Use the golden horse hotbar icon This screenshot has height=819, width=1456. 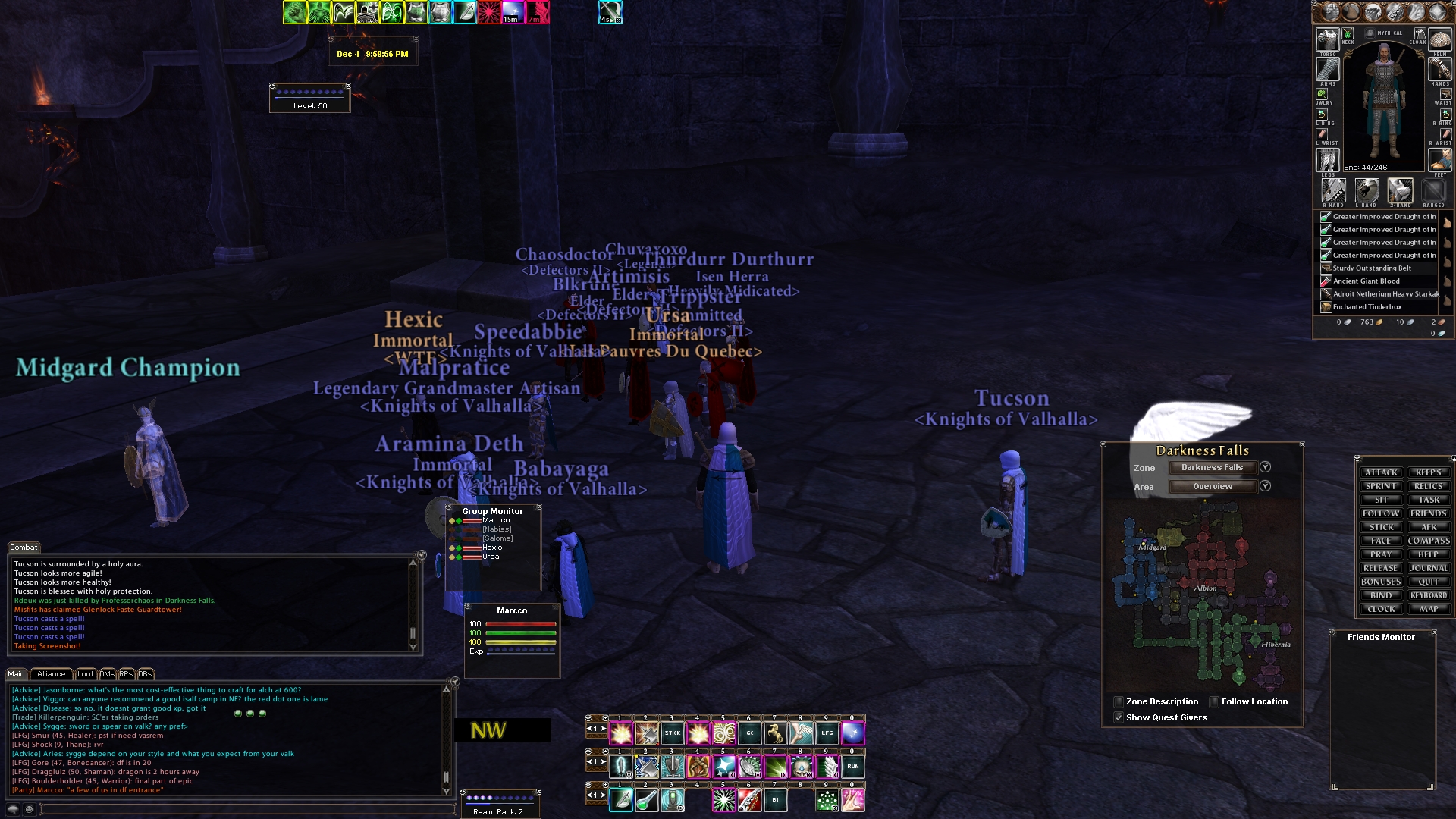(775, 733)
